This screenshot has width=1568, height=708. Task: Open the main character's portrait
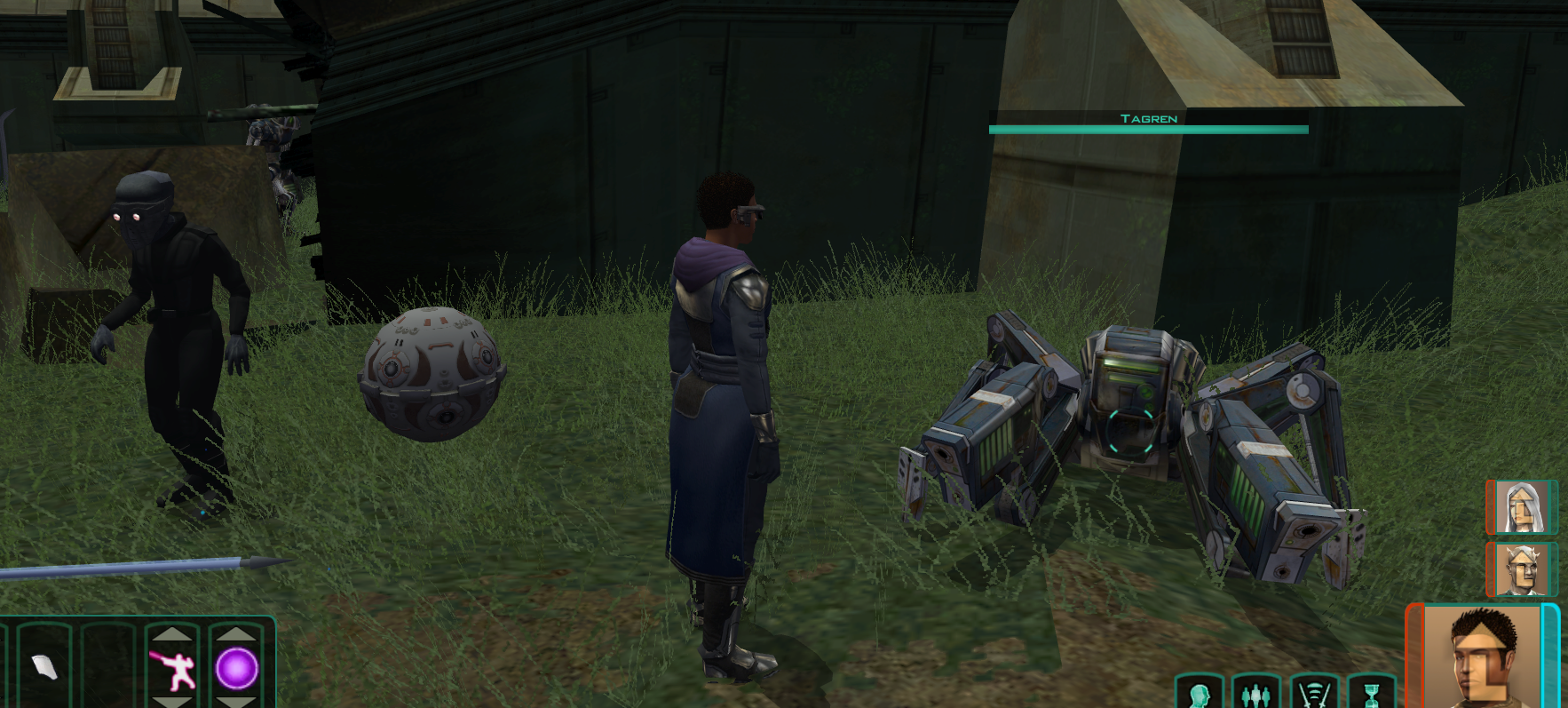click(1482, 657)
